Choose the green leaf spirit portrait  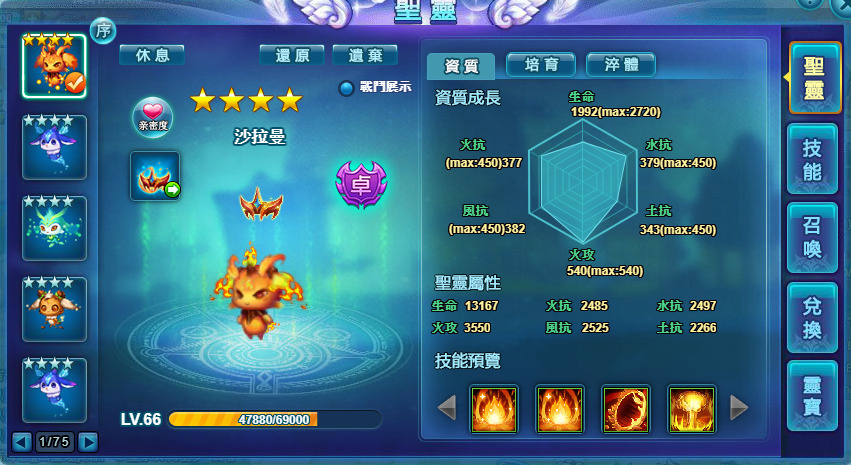(54, 228)
